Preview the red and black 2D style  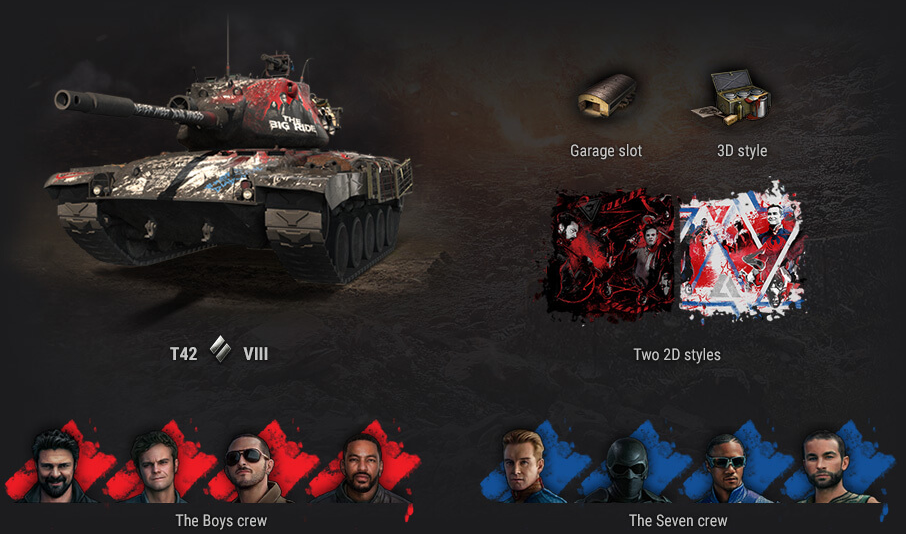tap(614, 254)
